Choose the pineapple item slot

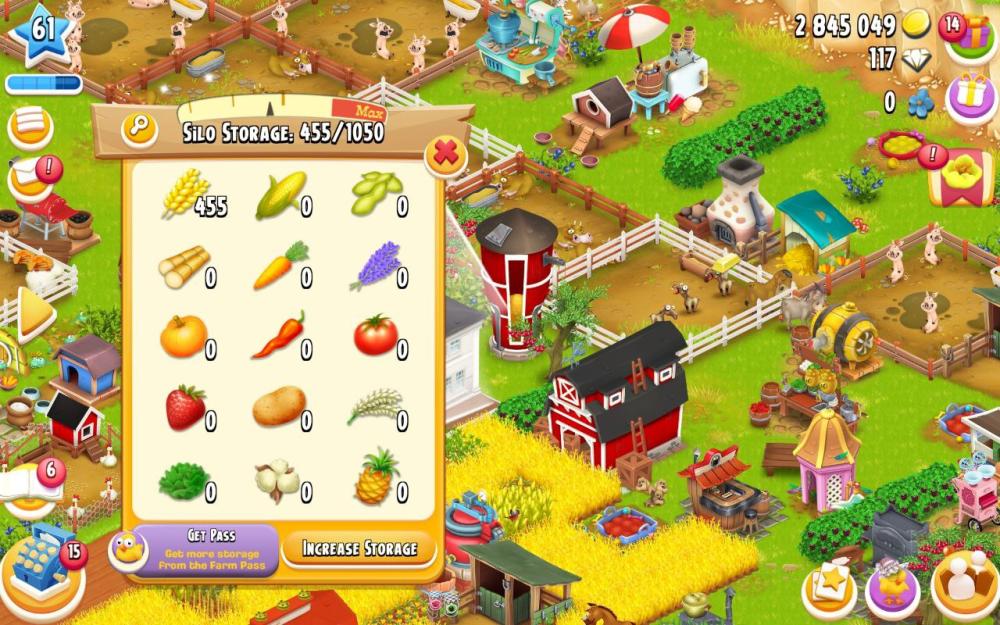(x=376, y=478)
